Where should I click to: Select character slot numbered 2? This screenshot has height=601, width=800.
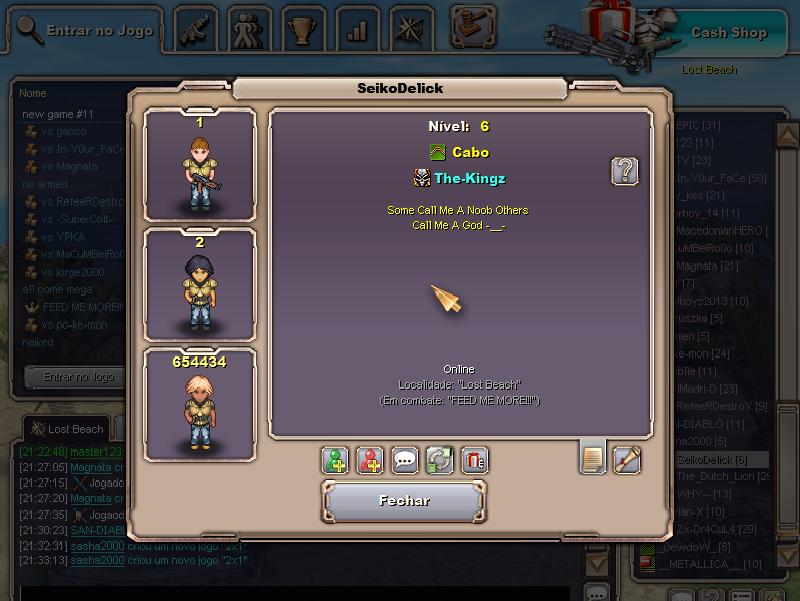[x=199, y=285]
